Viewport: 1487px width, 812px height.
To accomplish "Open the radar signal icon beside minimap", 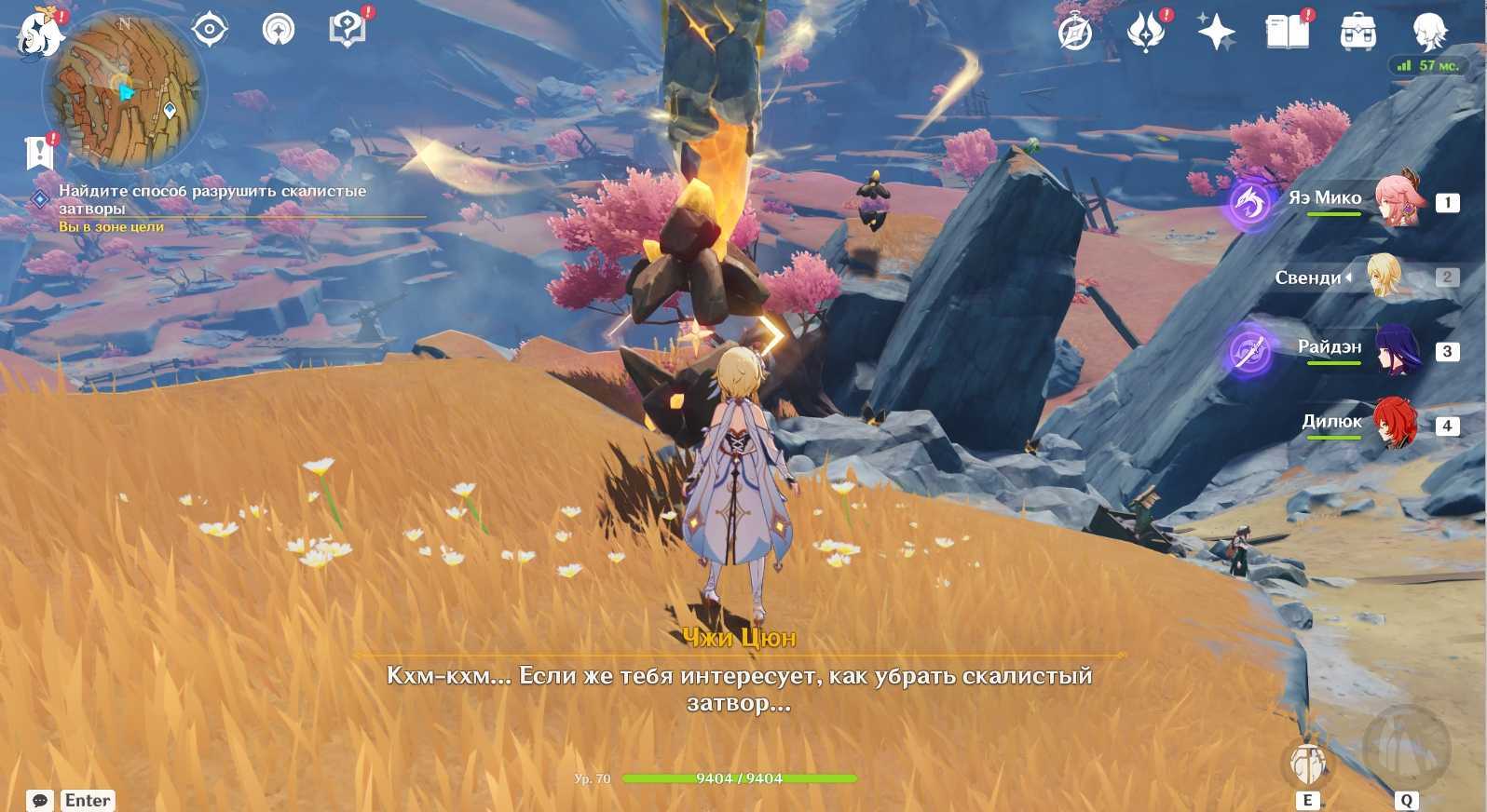I will tap(278, 30).
